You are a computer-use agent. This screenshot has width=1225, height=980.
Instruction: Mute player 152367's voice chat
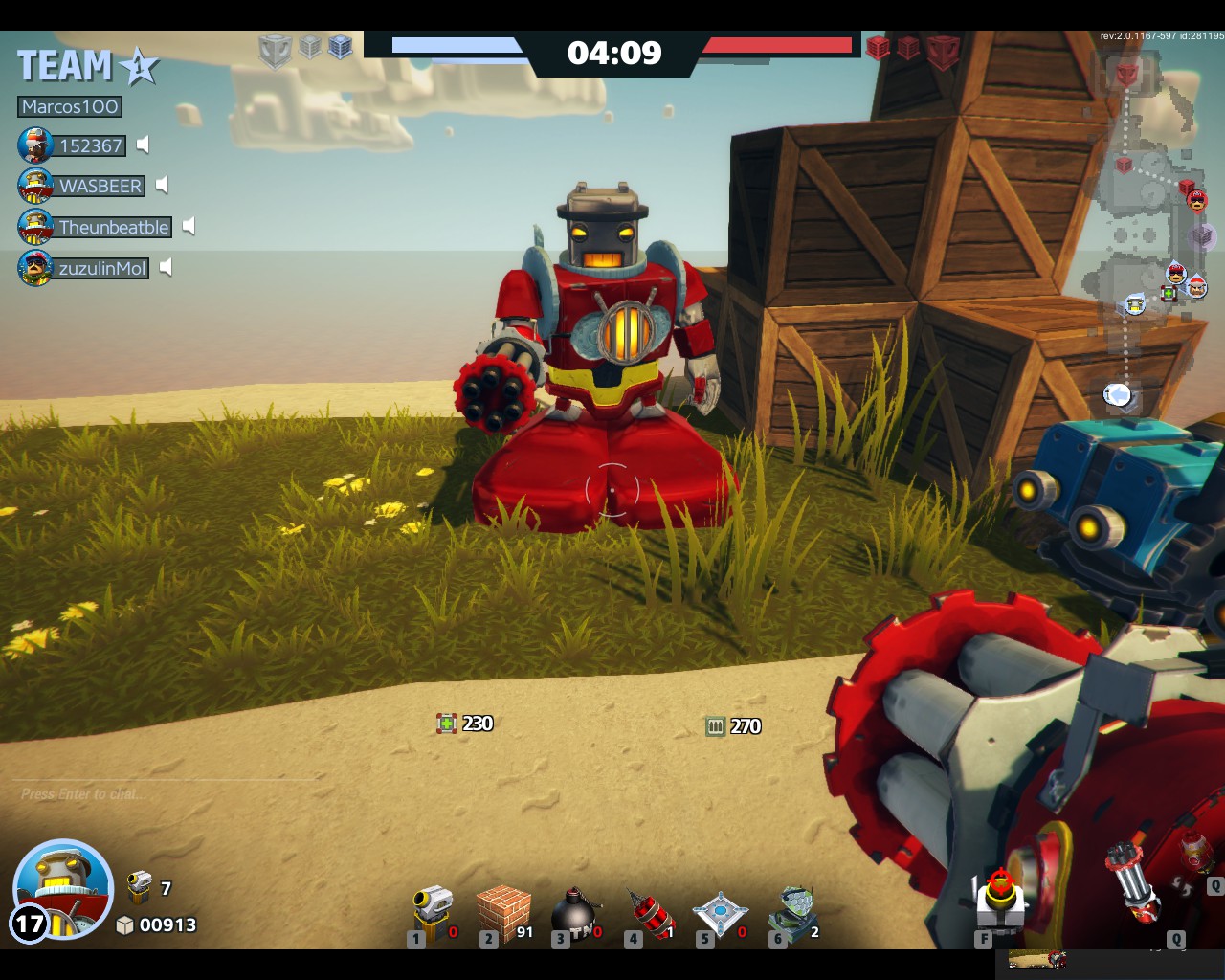coord(144,145)
